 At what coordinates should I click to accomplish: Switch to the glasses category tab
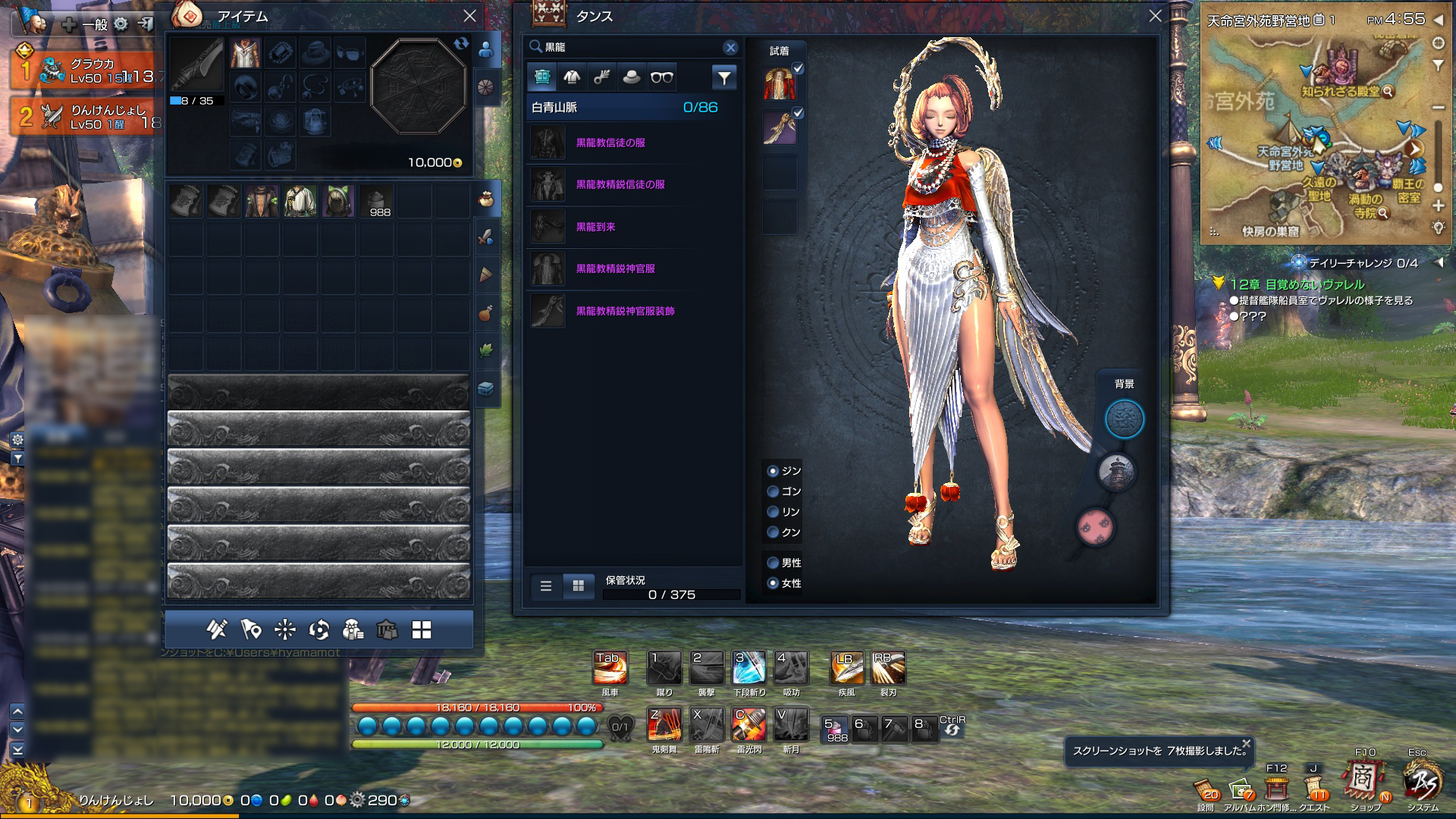[x=661, y=77]
